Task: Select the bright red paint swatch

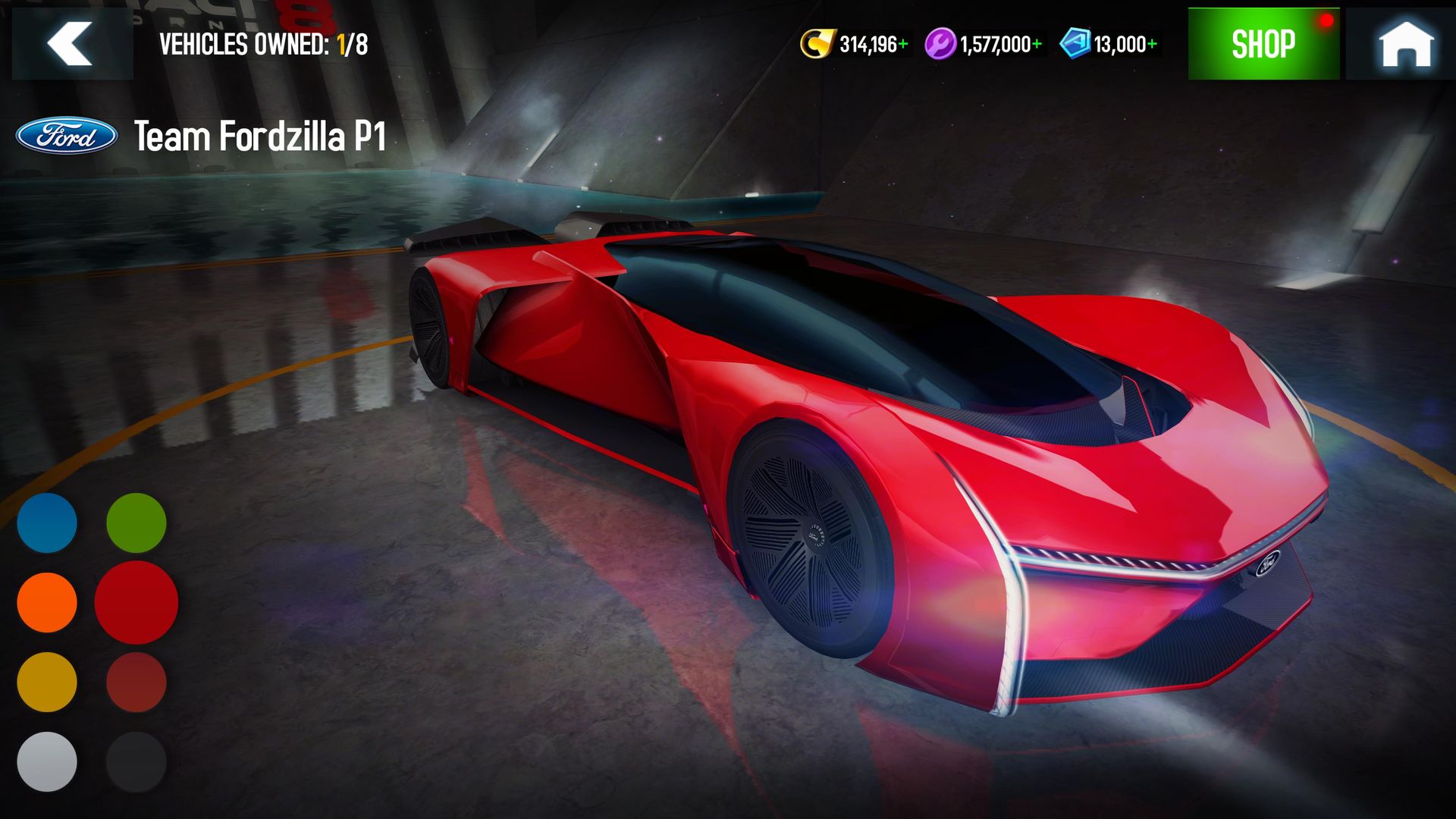Action: [x=136, y=602]
